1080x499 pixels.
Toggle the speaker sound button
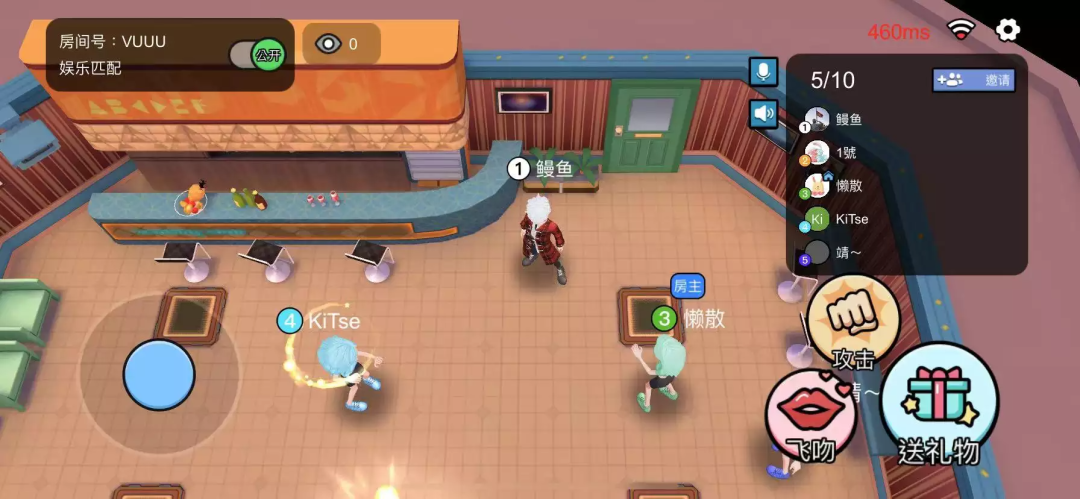[764, 113]
